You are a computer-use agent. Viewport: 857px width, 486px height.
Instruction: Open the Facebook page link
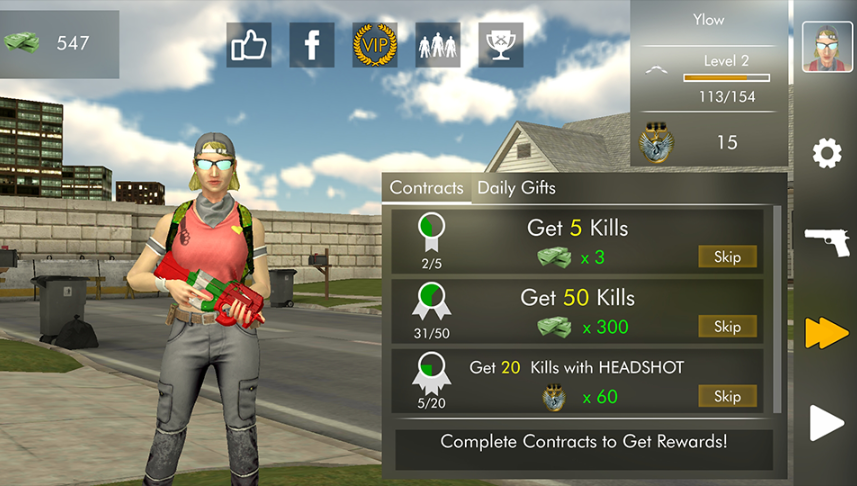(311, 45)
